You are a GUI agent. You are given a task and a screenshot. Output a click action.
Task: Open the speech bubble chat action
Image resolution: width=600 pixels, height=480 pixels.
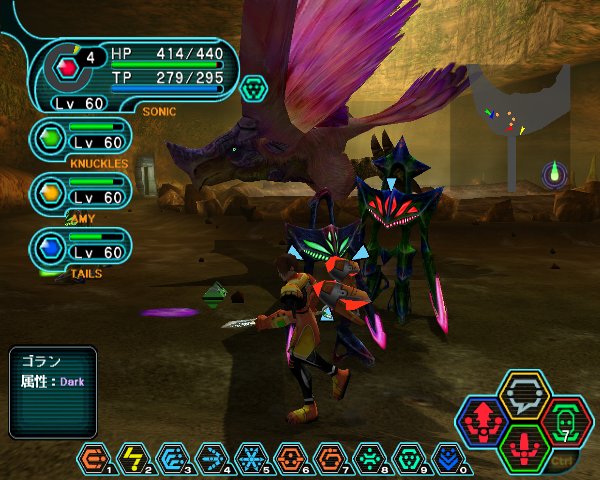point(523,393)
